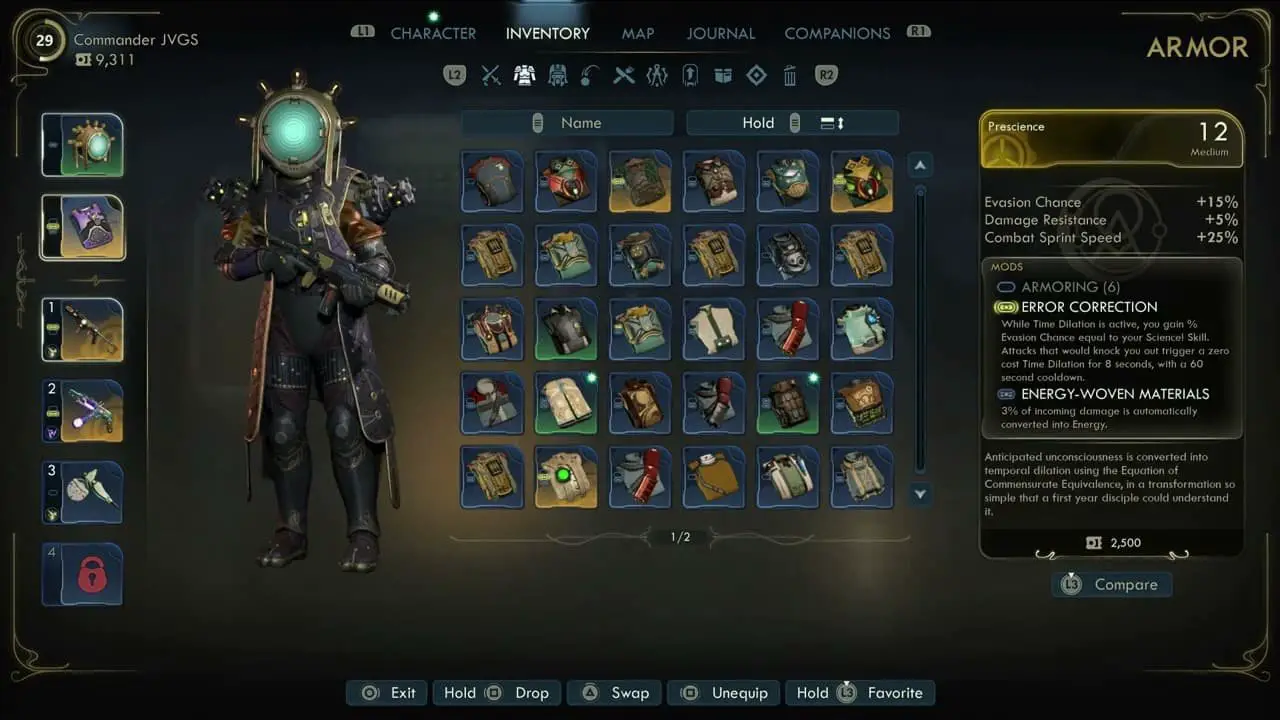The image size is (1280, 720).
Task: Switch to the Character tab
Action: point(433,33)
